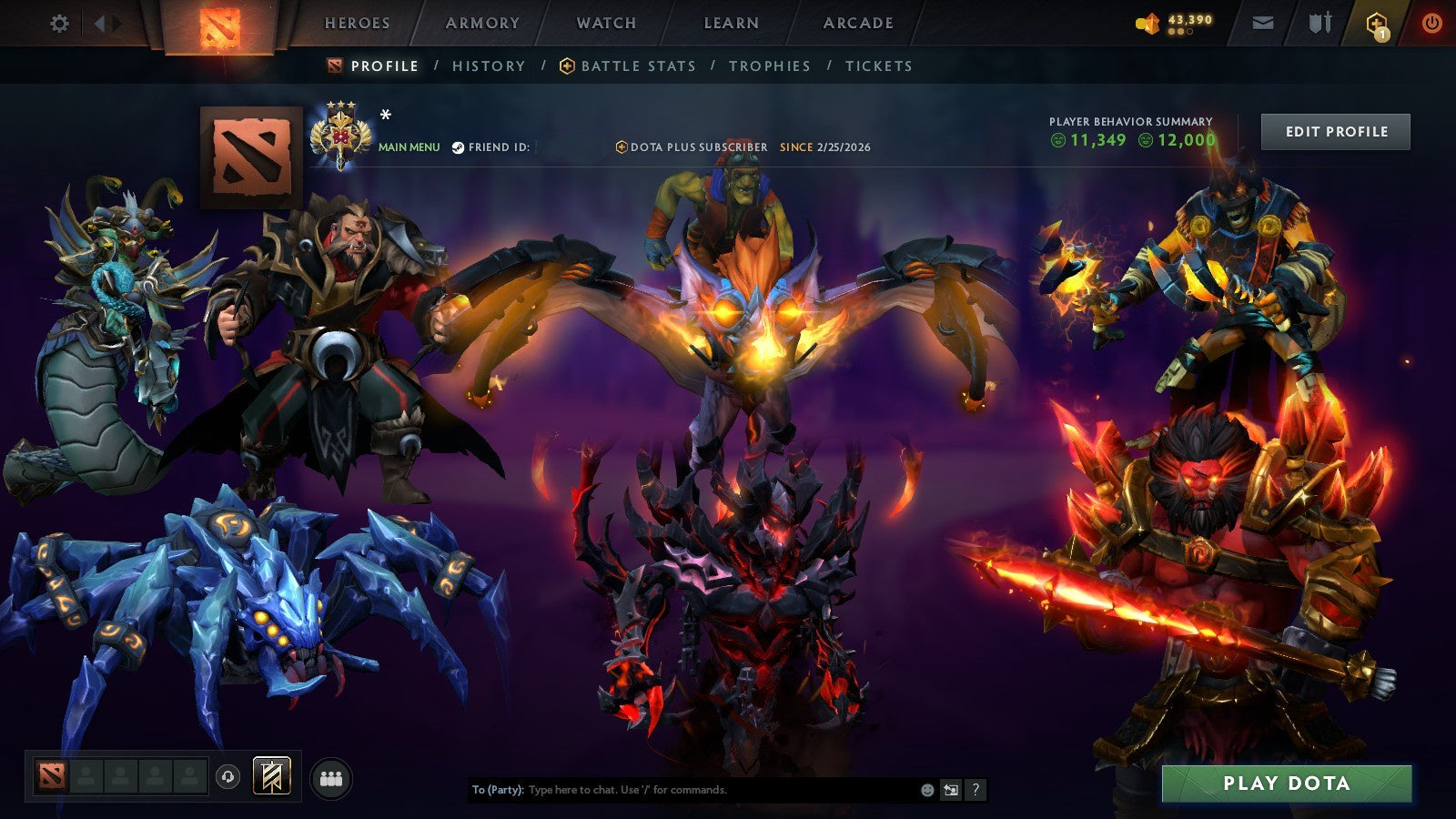Open the chat help question mark

click(x=974, y=791)
